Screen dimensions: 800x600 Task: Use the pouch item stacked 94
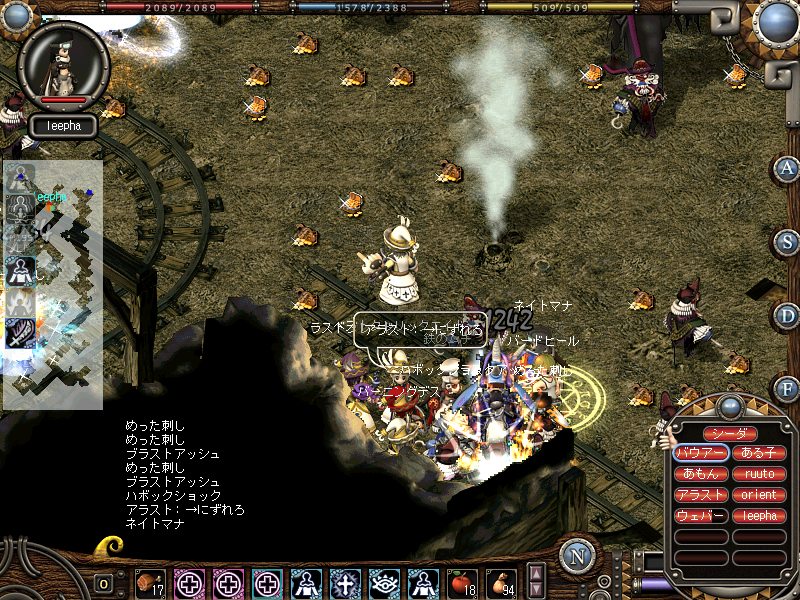(500, 582)
